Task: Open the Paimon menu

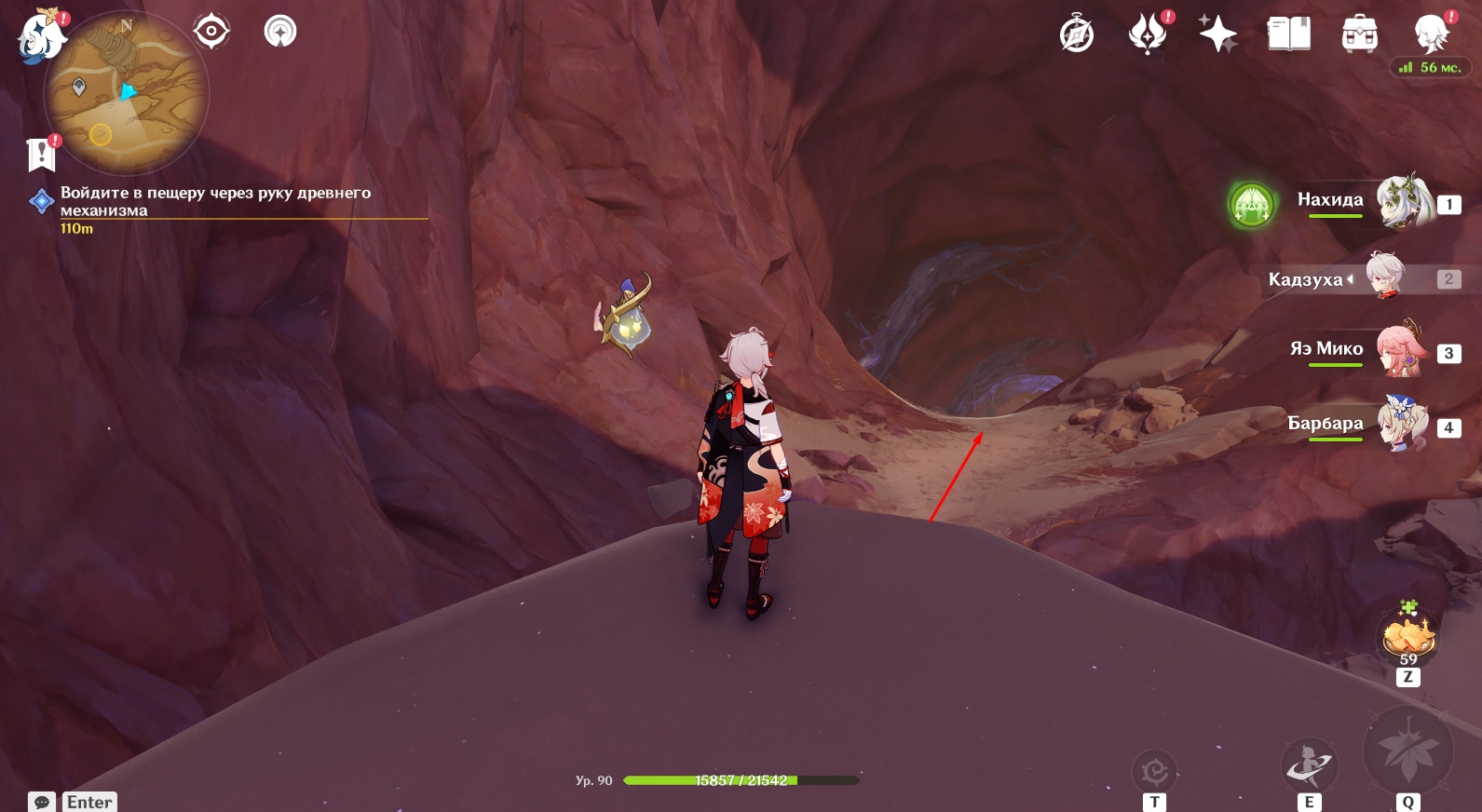Action: click(41, 37)
